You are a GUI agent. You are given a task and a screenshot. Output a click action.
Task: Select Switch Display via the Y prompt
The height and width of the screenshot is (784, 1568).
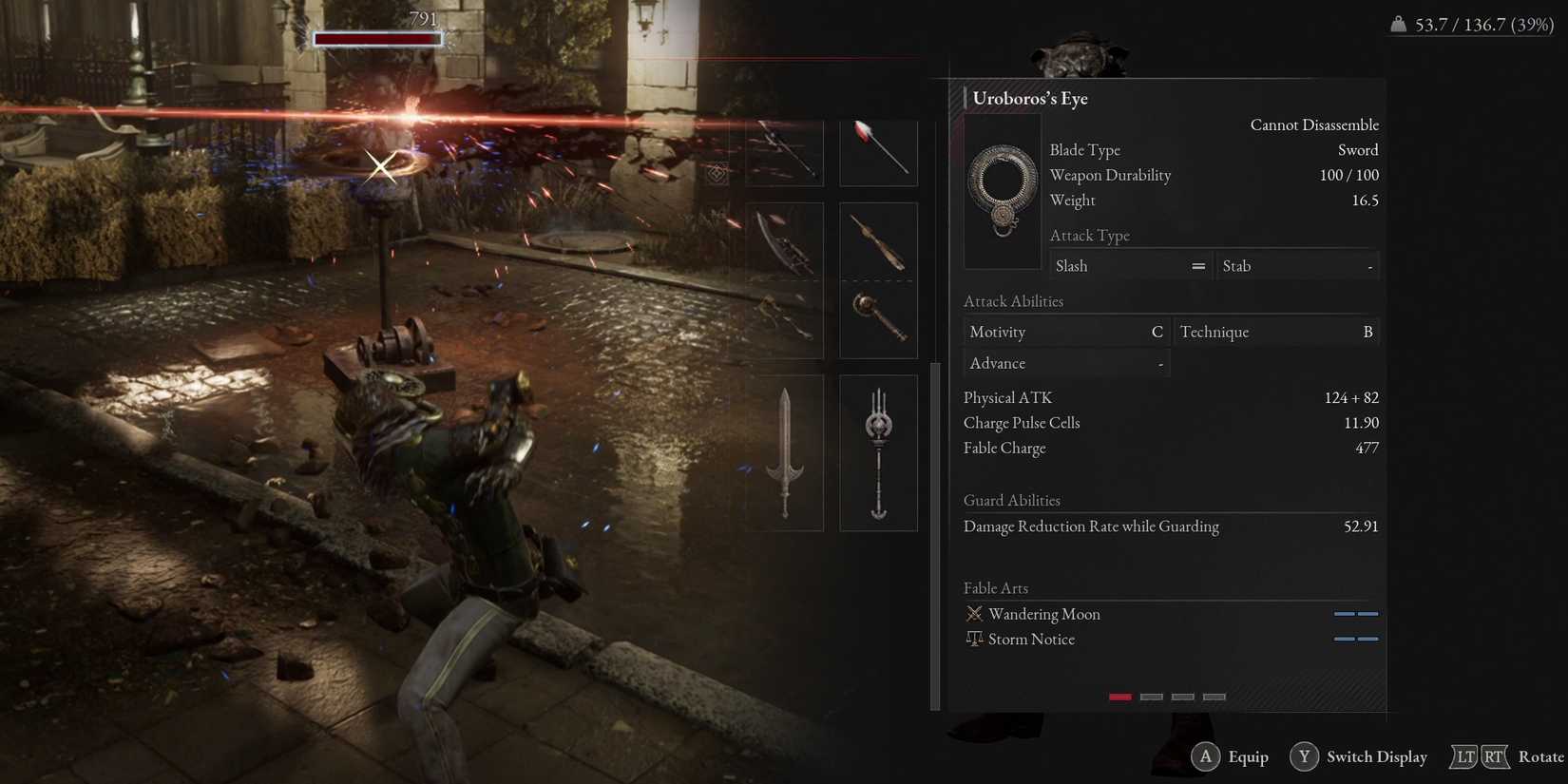pyautogui.click(x=1358, y=756)
